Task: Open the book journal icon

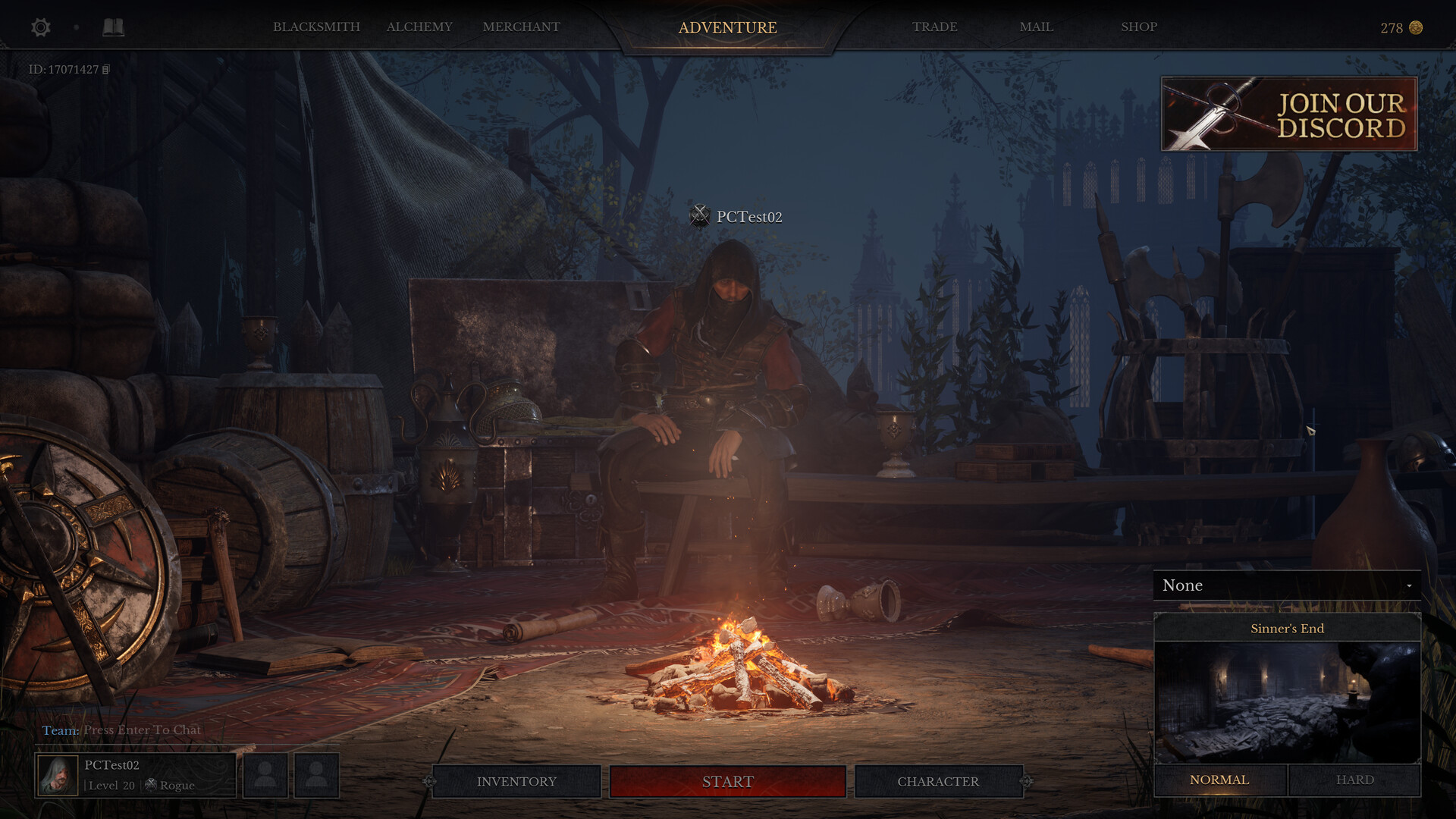Action: coord(113,28)
